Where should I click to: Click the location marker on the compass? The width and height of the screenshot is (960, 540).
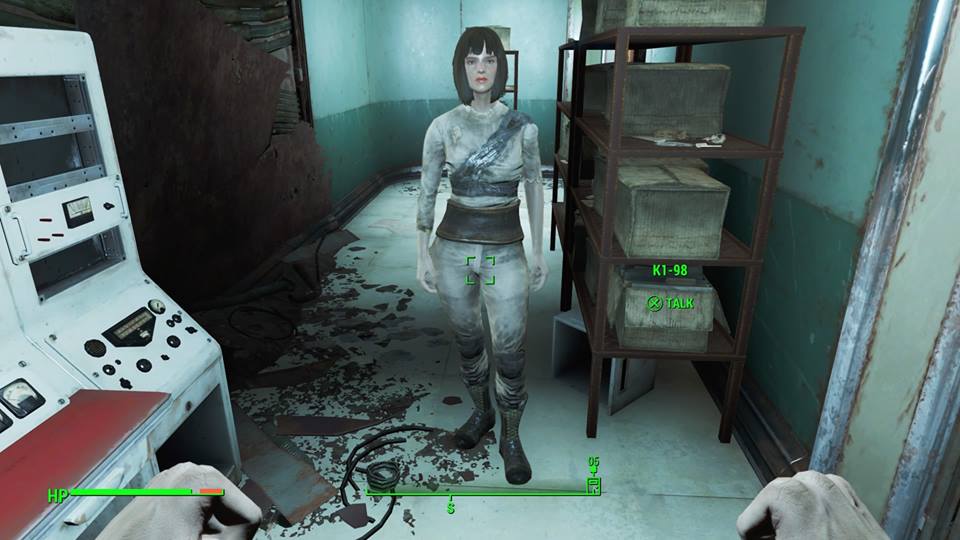coord(593,485)
